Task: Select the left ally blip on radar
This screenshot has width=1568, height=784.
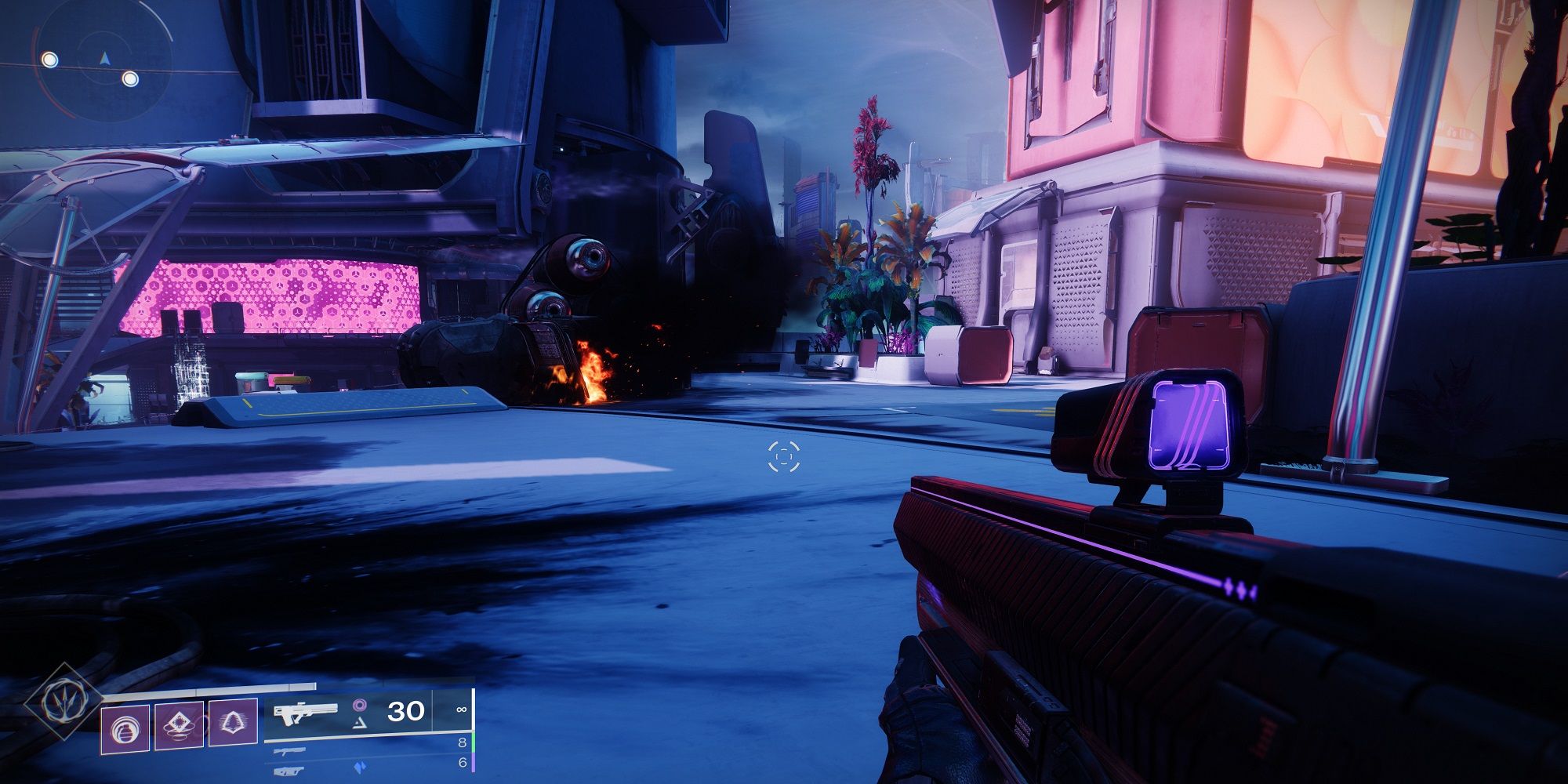Action: [50, 60]
